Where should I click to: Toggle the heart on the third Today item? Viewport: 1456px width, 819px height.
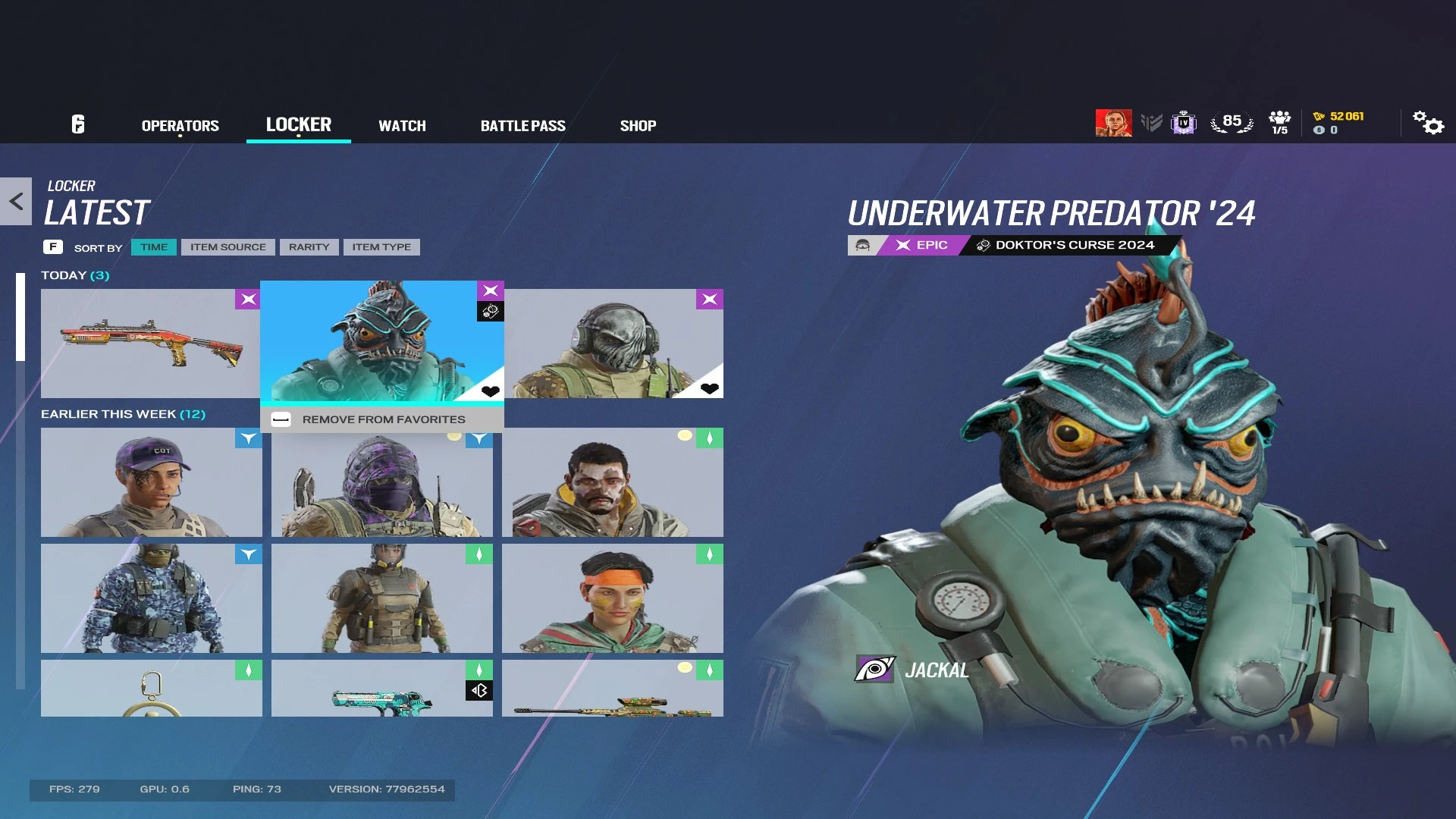(709, 390)
